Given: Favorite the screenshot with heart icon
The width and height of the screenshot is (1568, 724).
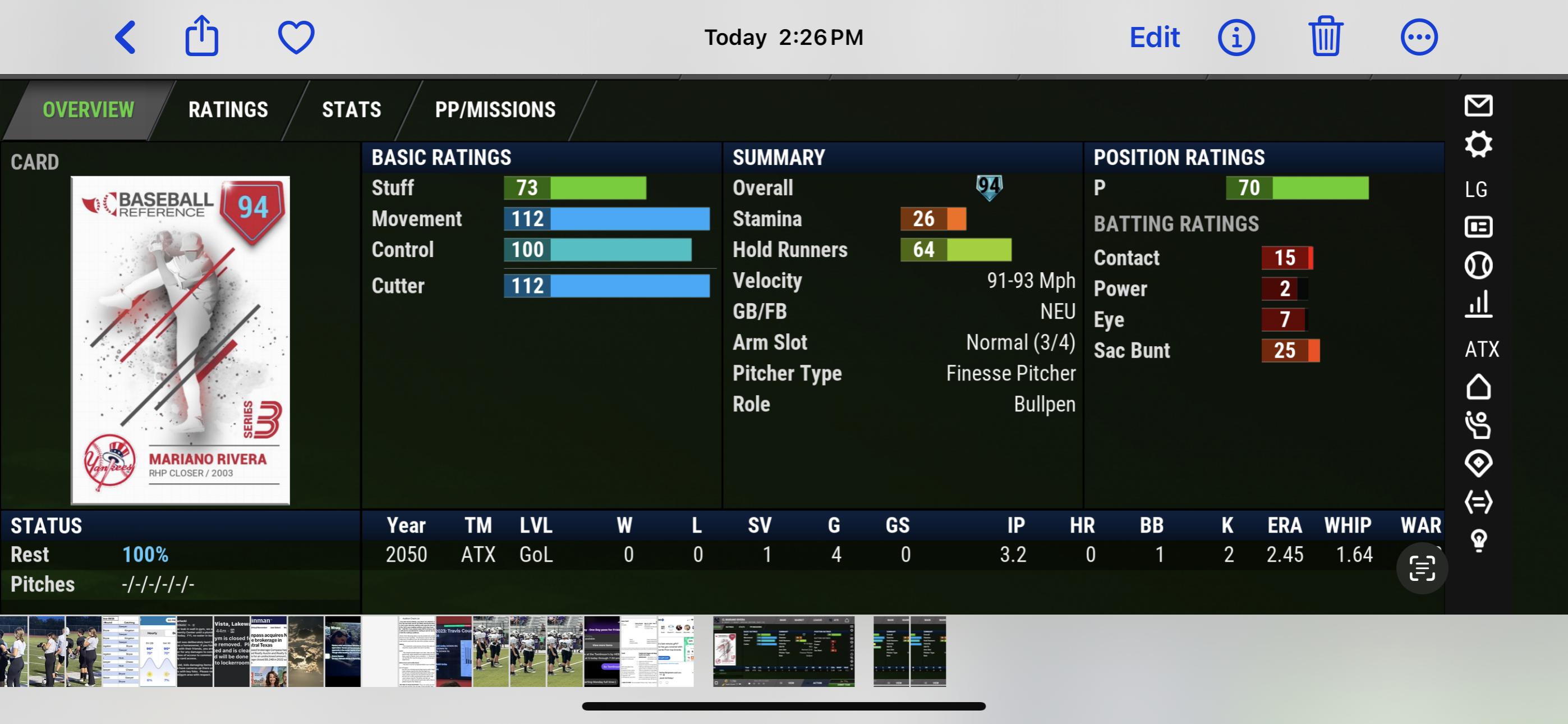Looking at the screenshot, I should [296, 37].
